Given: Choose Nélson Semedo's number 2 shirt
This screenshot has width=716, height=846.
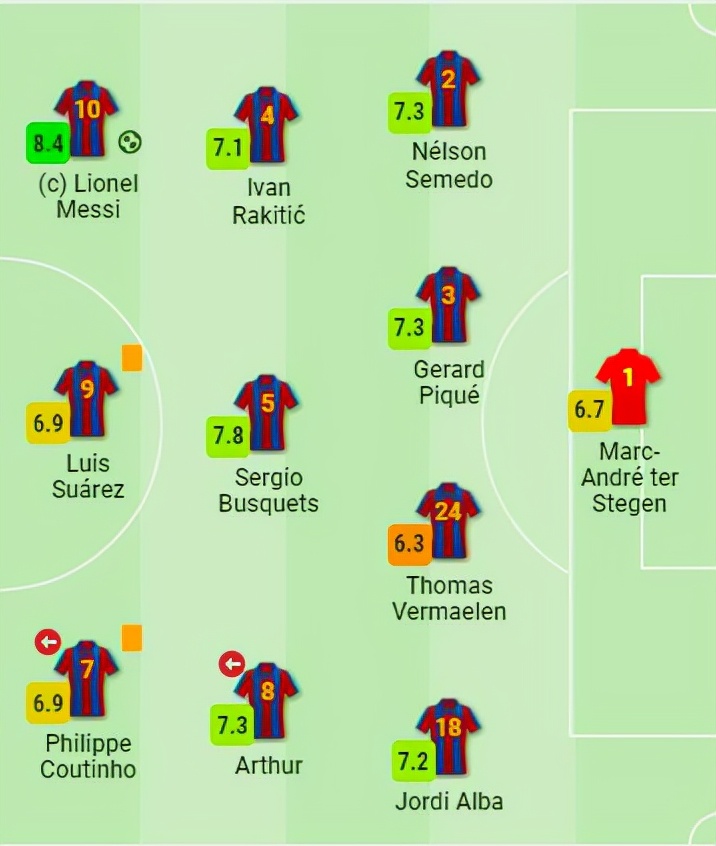Looking at the screenshot, I should tap(448, 89).
